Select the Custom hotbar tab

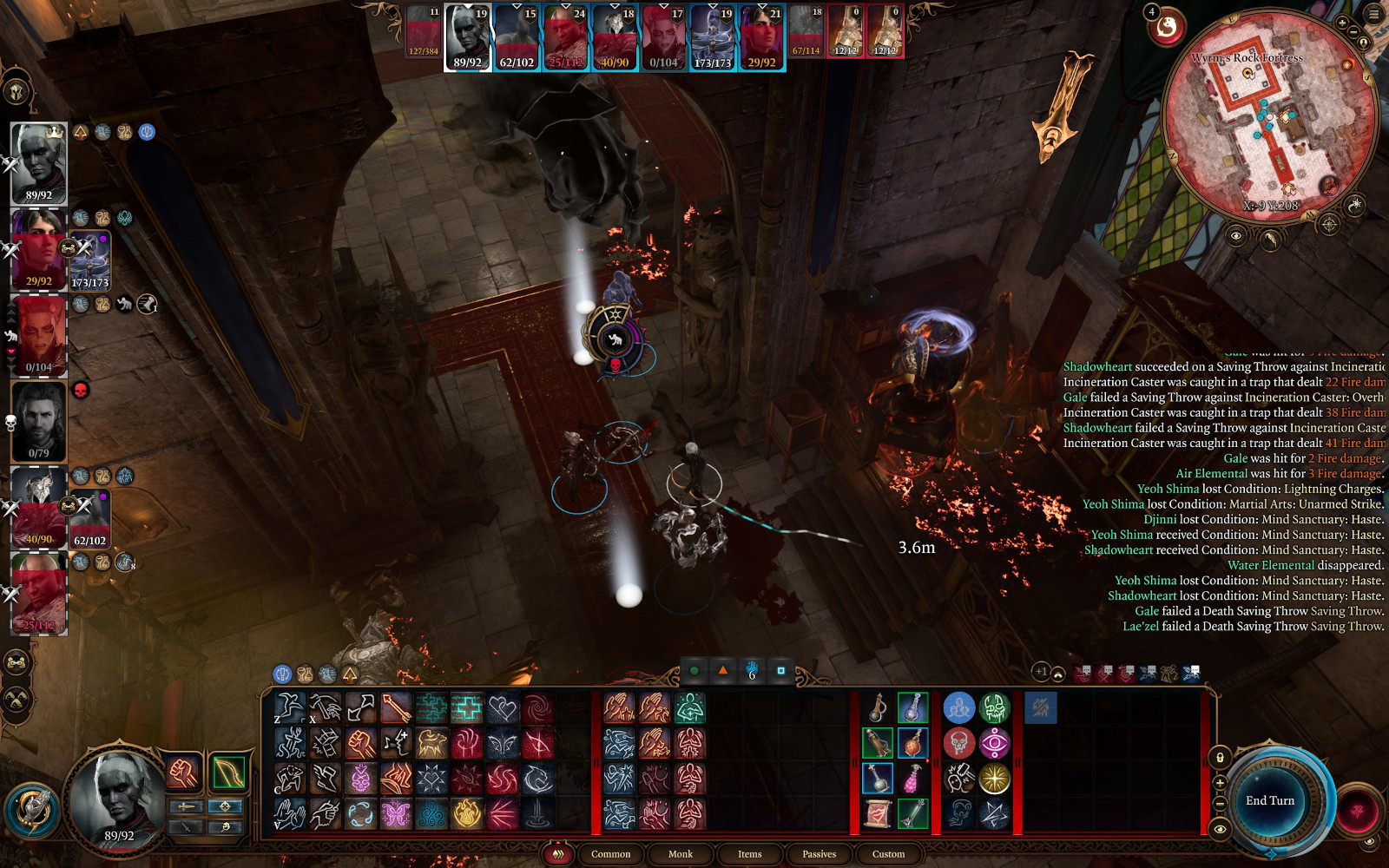[888, 854]
